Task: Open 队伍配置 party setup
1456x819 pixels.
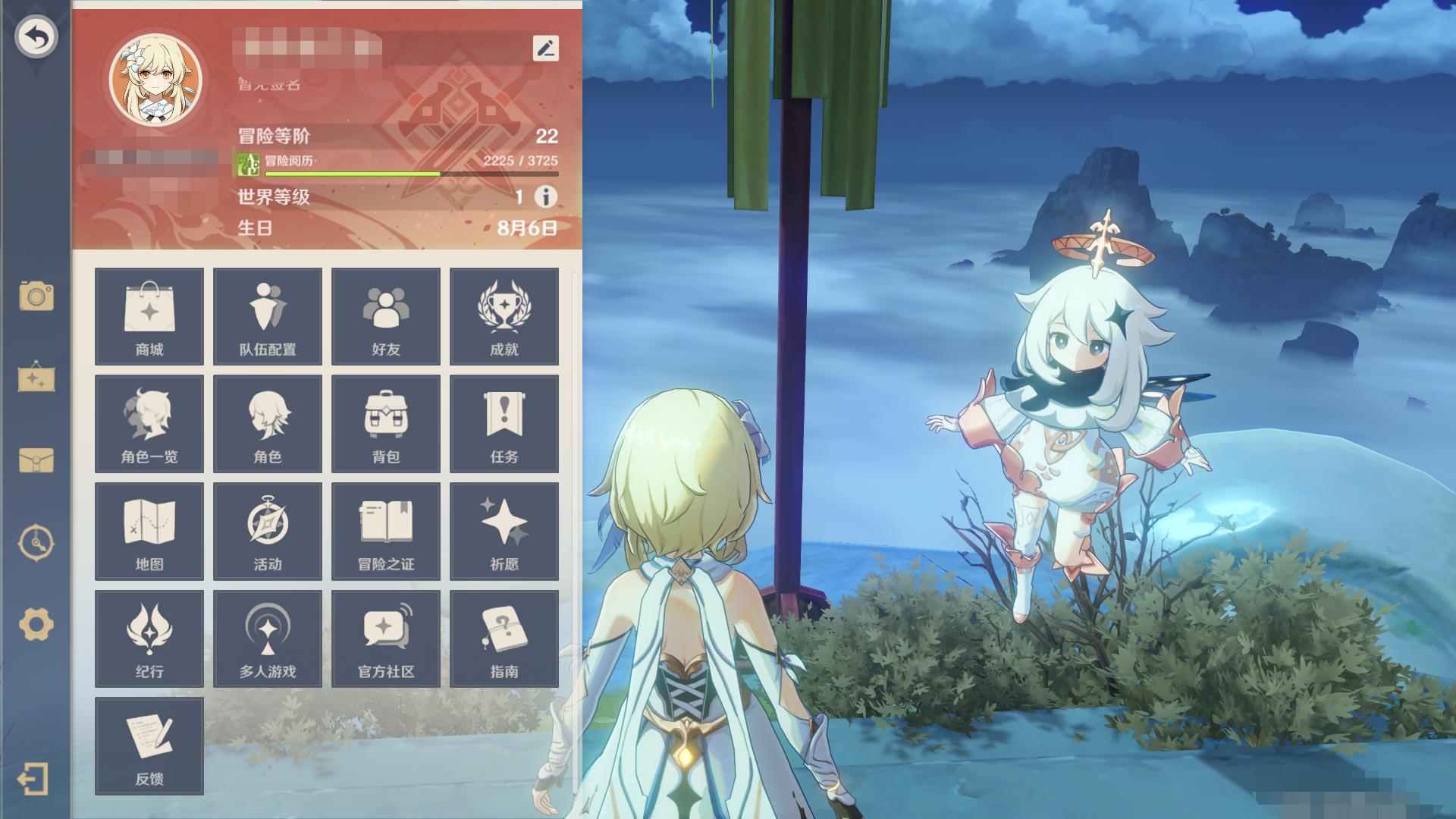Action: point(268,316)
